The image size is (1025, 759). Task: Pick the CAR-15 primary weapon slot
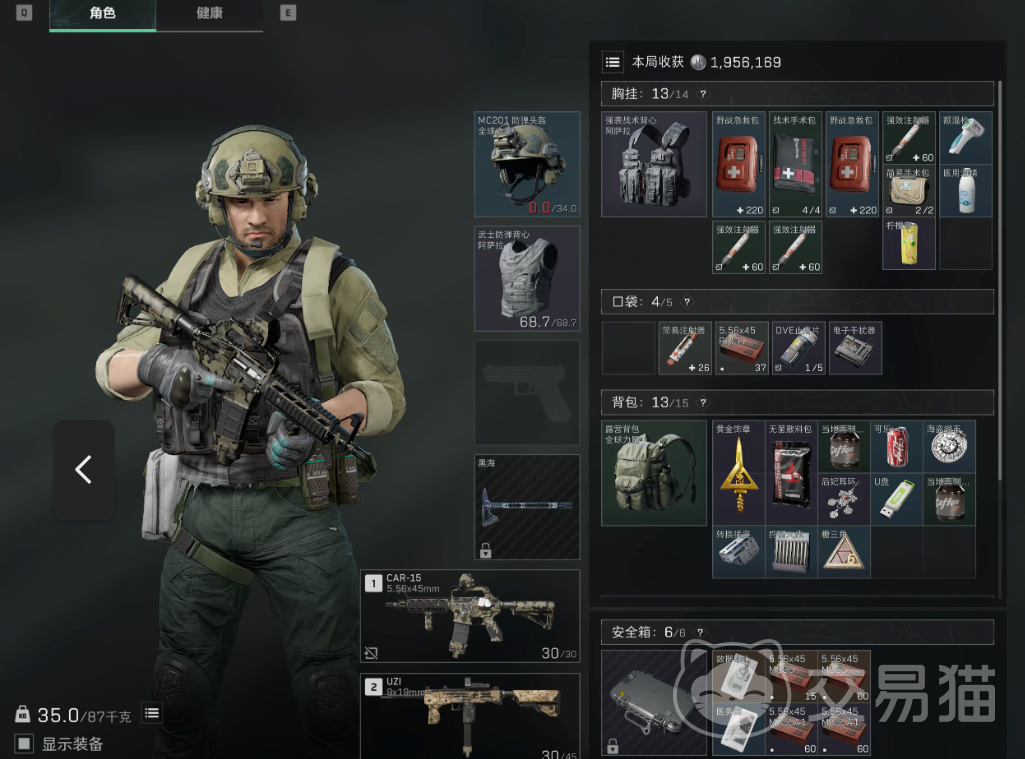[470, 615]
